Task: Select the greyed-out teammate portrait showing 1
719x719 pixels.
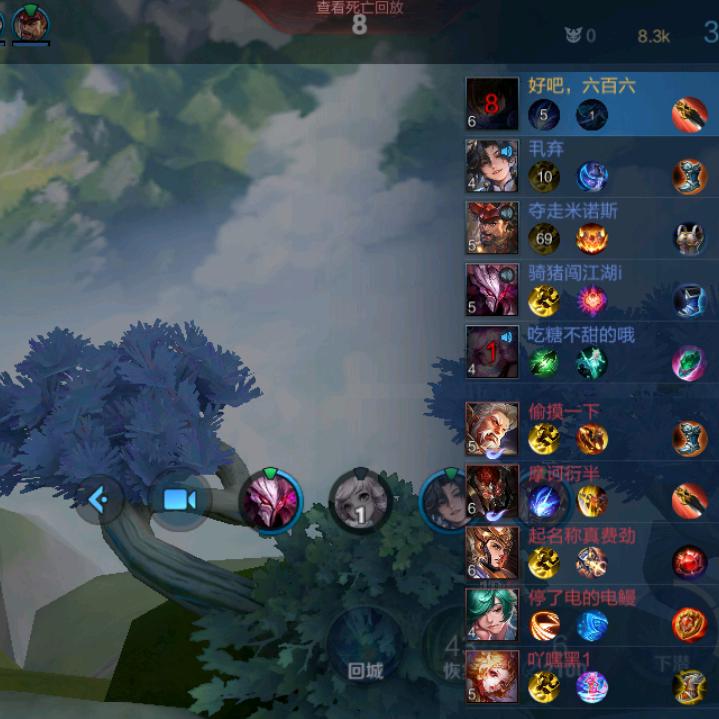Action: (x=360, y=499)
